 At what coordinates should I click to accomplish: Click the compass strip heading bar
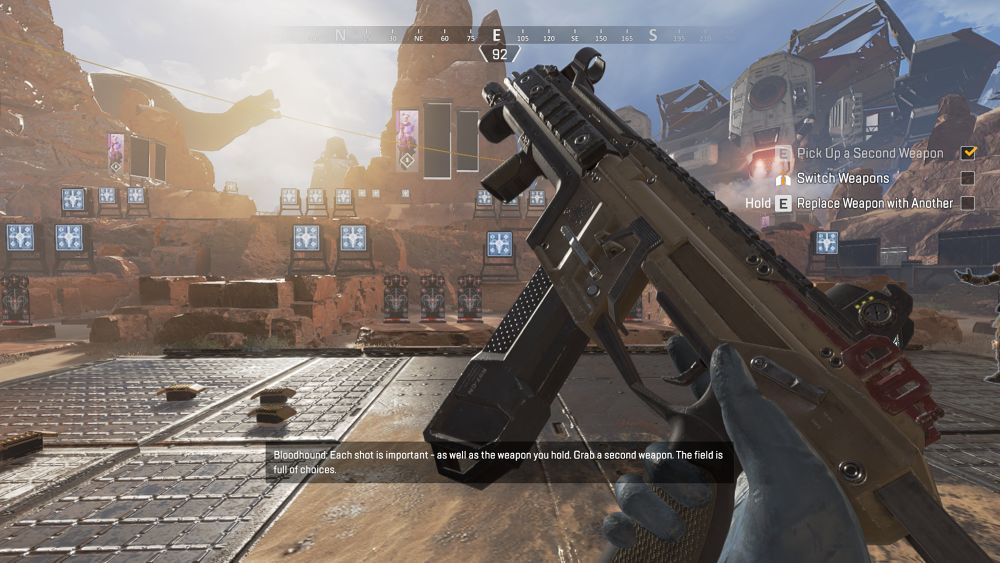coord(498,36)
